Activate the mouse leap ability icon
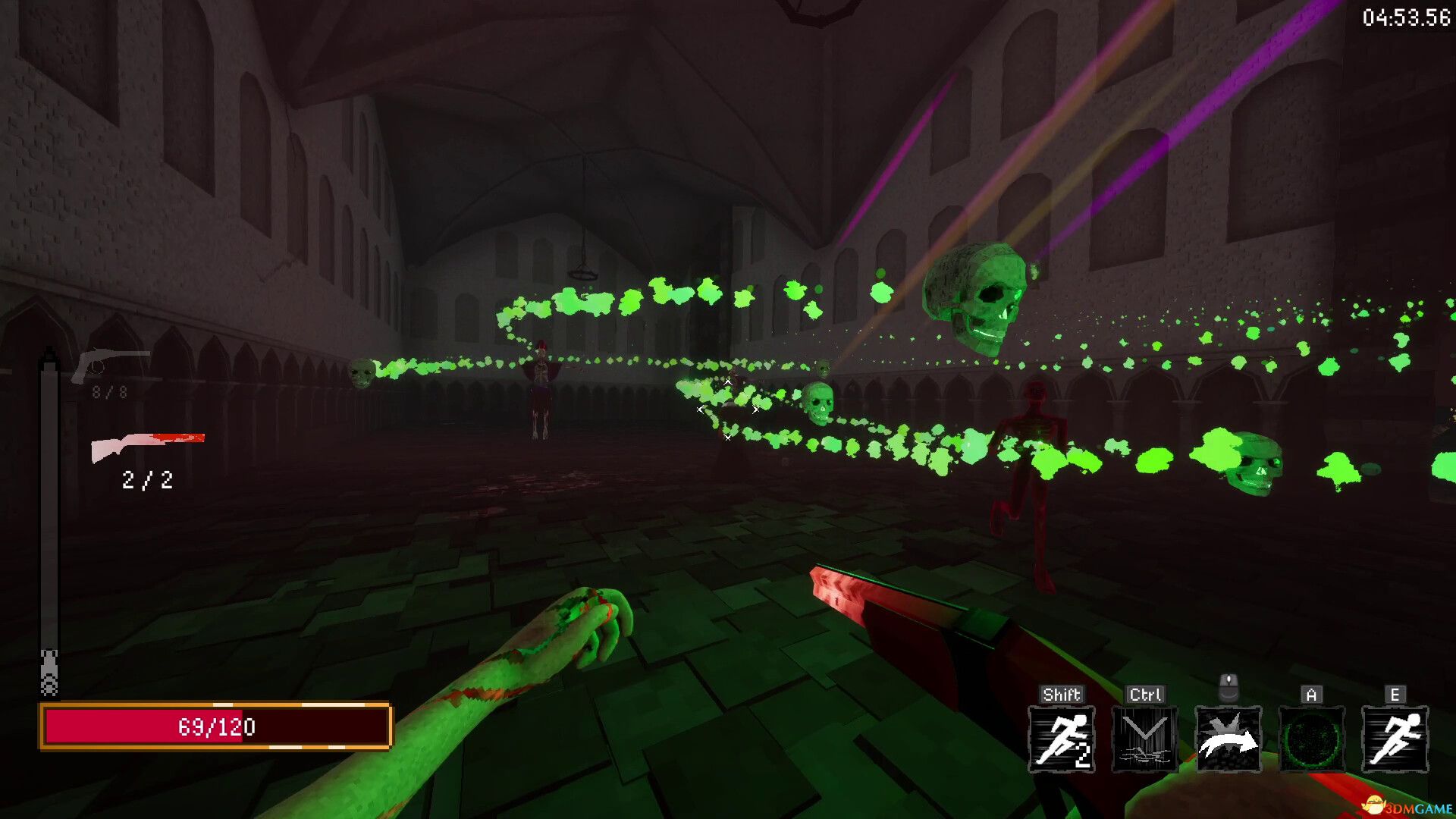Image resolution: width=1456 pixels, height=819 pixels. coord(1228,737)
